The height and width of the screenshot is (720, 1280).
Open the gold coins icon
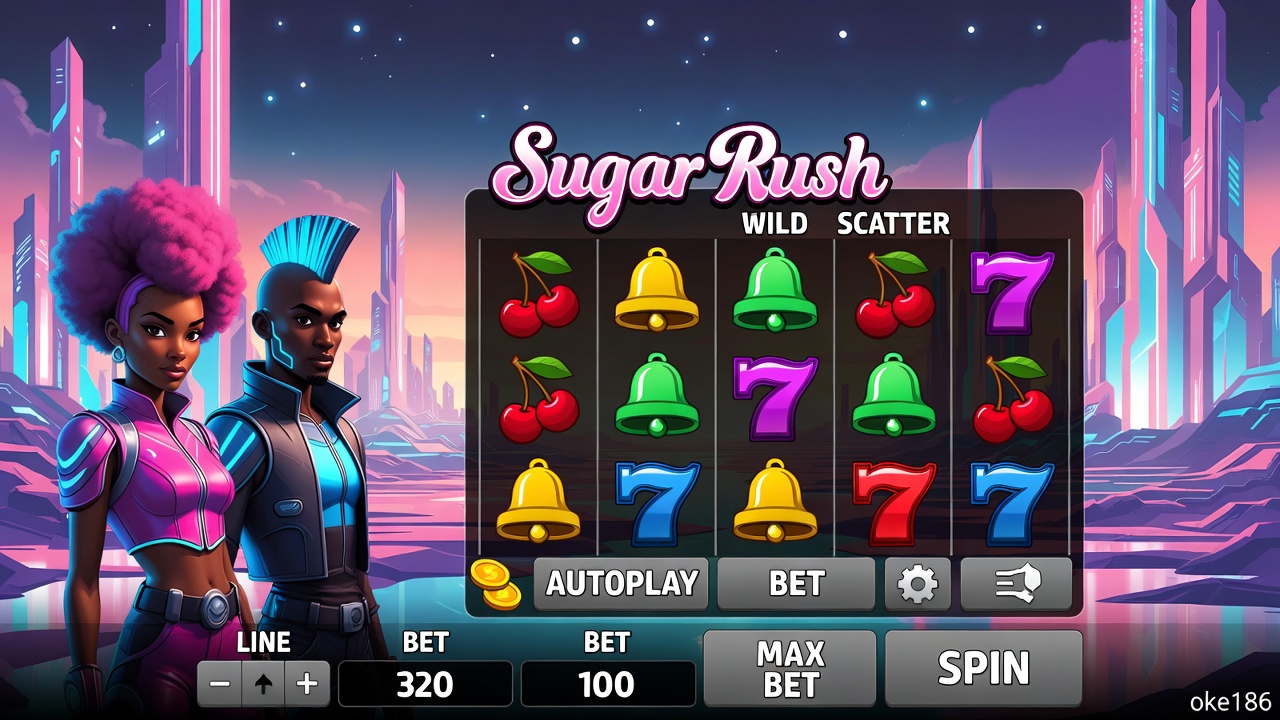(x=496, y=584)
